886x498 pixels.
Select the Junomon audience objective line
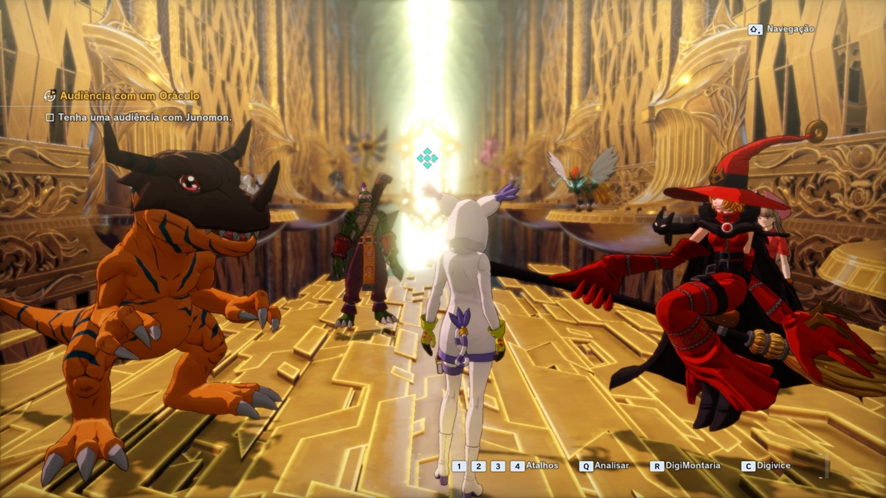pyautogui.click(x=144, y=117)
